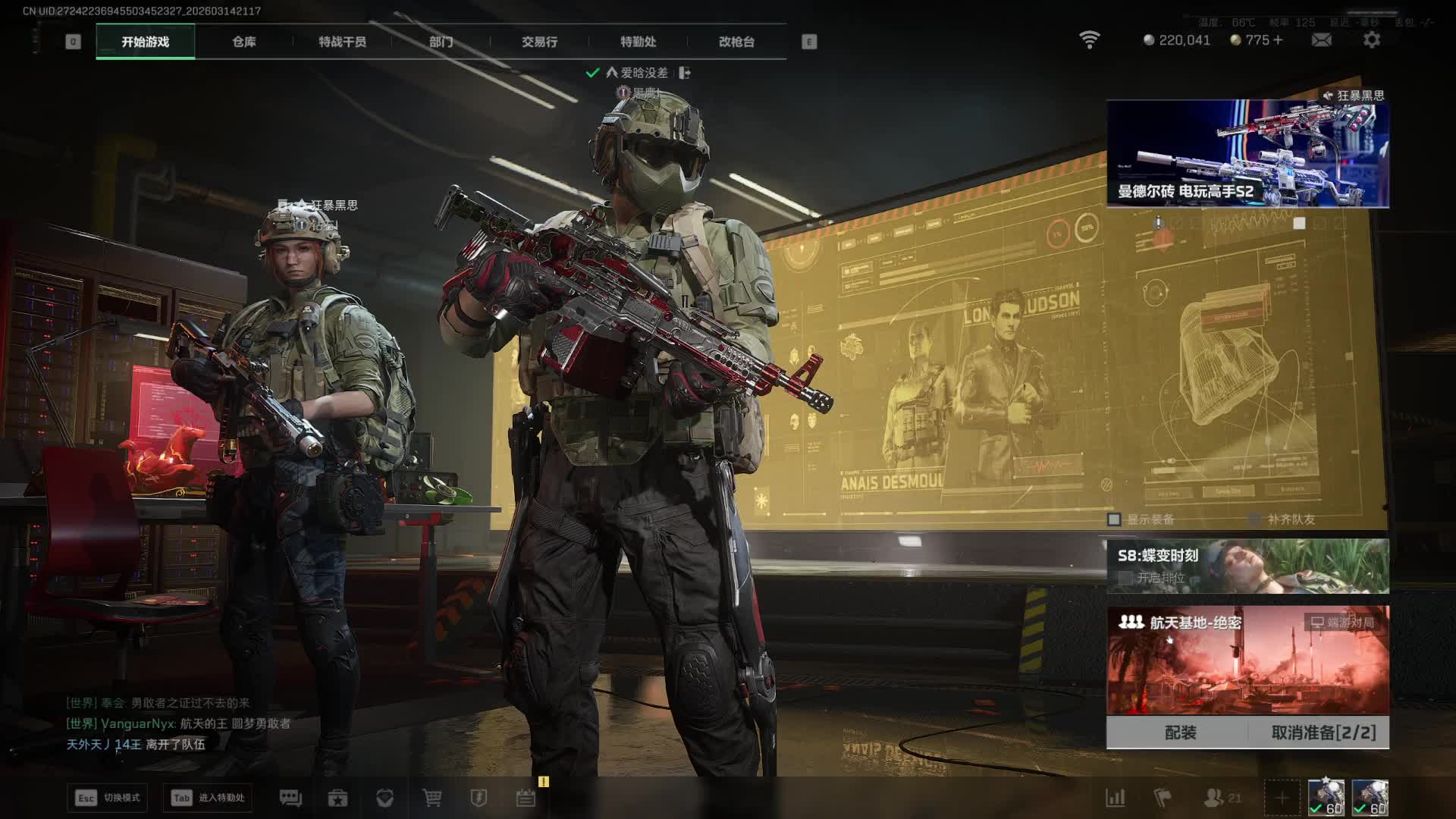Screen dimensions: 1456x819
Task: Open the calendar events icon
Action: (x=526, y=798)
